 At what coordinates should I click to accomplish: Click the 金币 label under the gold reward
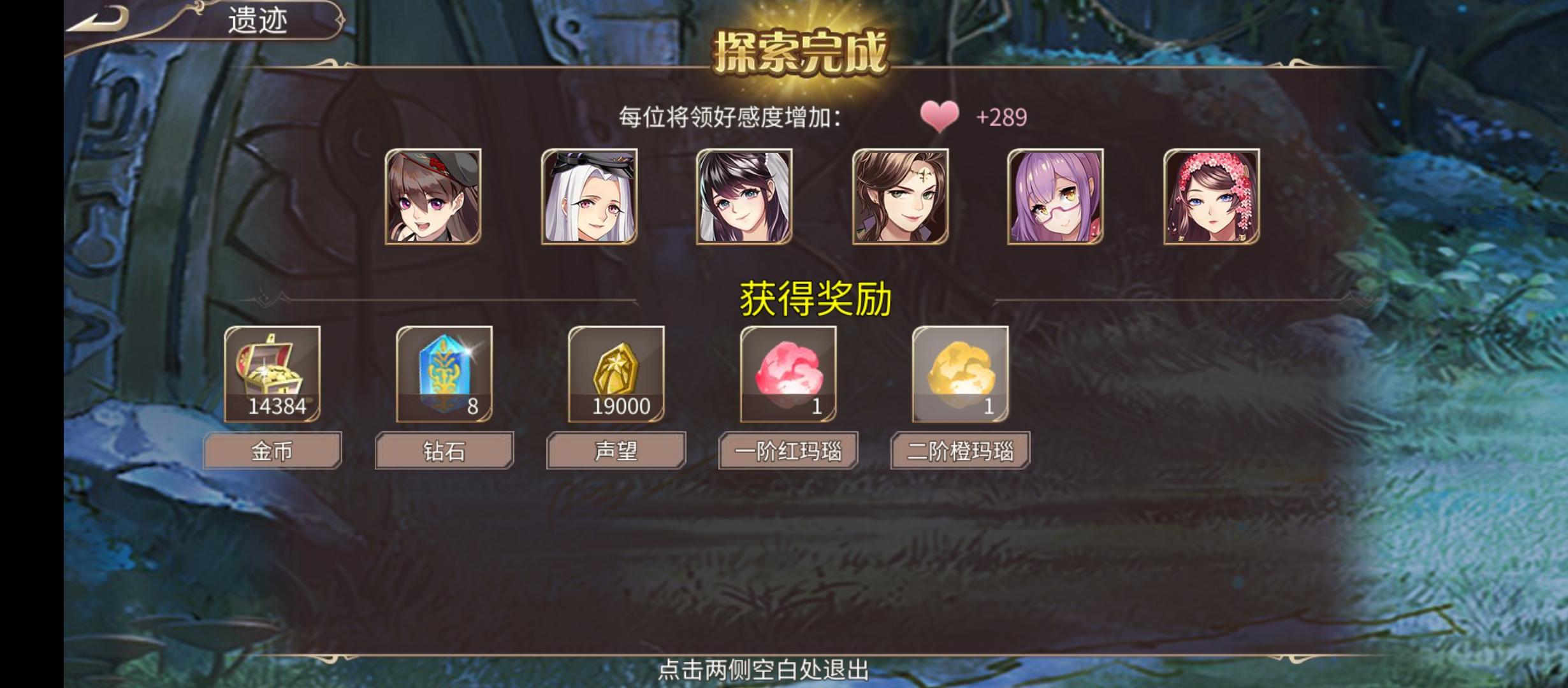[x=273, y=450]
